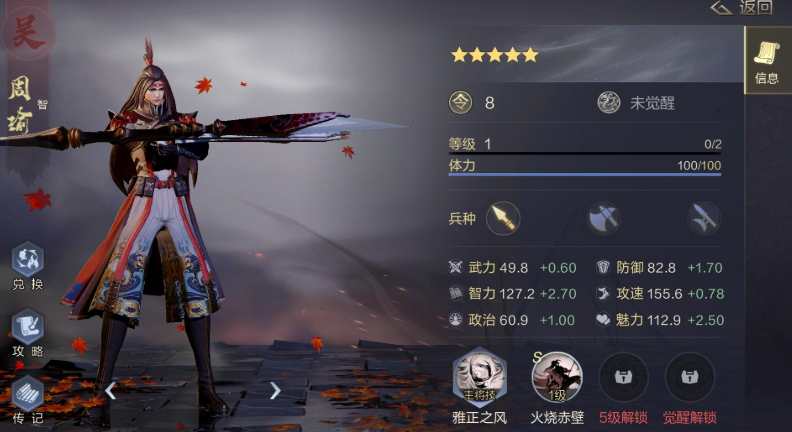The width and height of the screenshot is (792, 432).
Task: Select the 雅正之风 main skill icon
Action: [479, 377]
